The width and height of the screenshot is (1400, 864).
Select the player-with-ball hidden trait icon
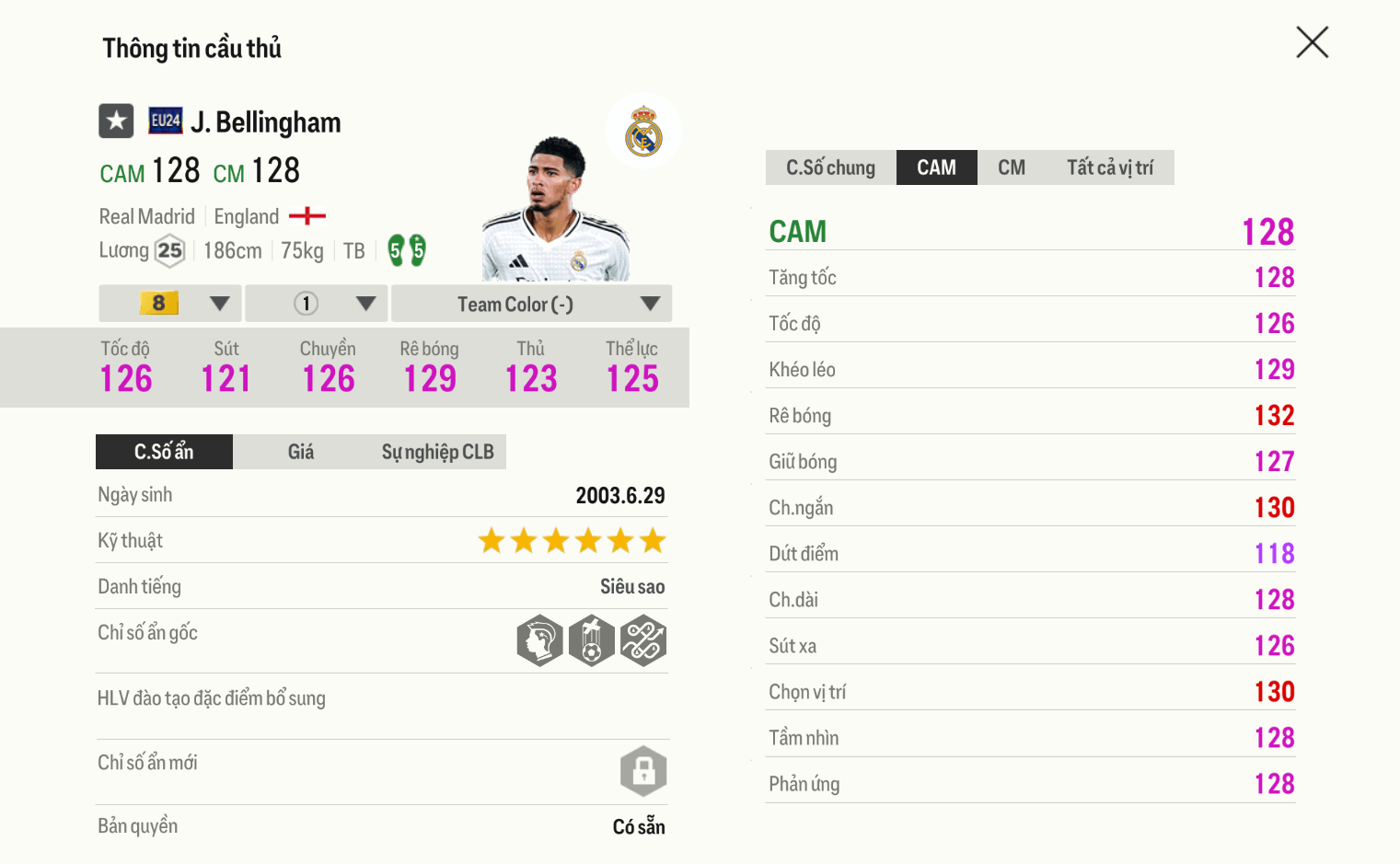592,640
